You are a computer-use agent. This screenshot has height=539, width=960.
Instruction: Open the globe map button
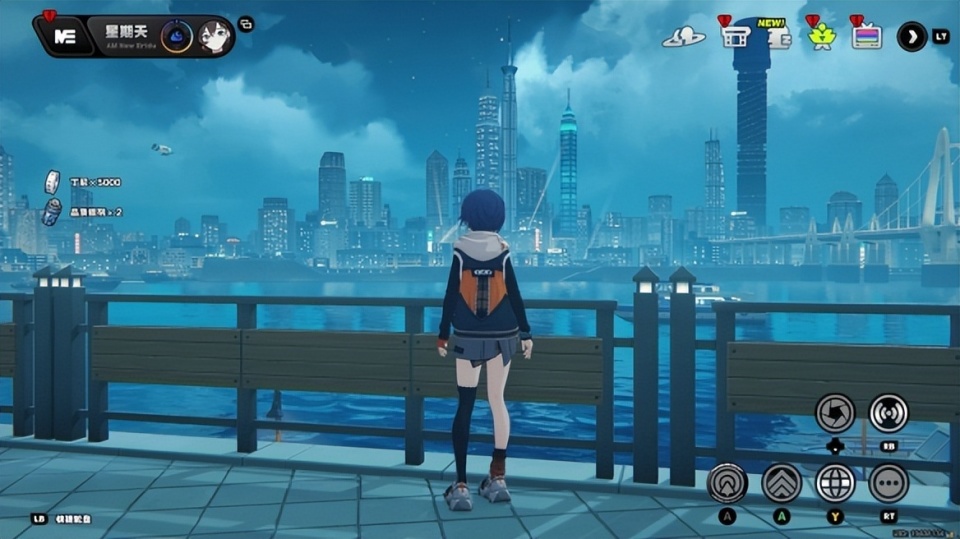click(x=835, y=483)
